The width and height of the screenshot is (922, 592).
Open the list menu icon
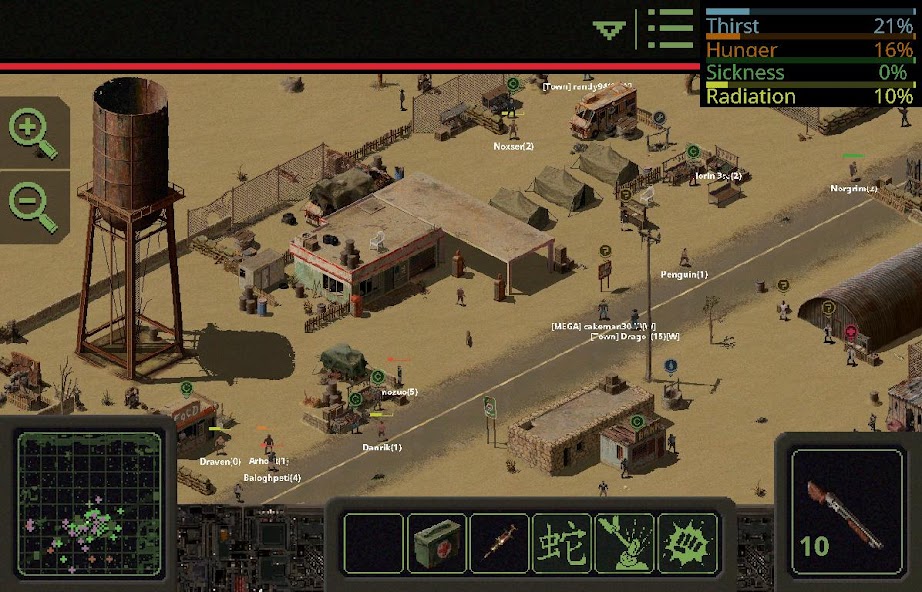pos(668,29)
